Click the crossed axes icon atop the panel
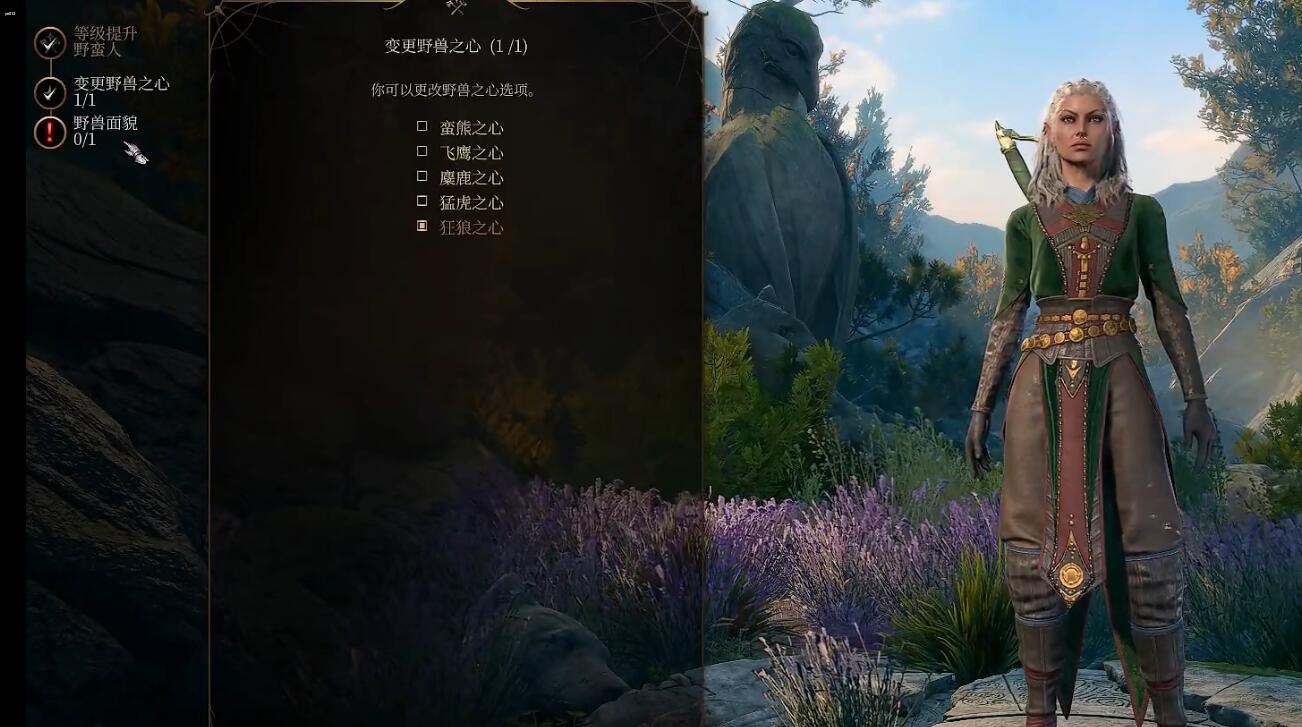This screenshot has height=727, width=1302. click(x=455, y=9)
